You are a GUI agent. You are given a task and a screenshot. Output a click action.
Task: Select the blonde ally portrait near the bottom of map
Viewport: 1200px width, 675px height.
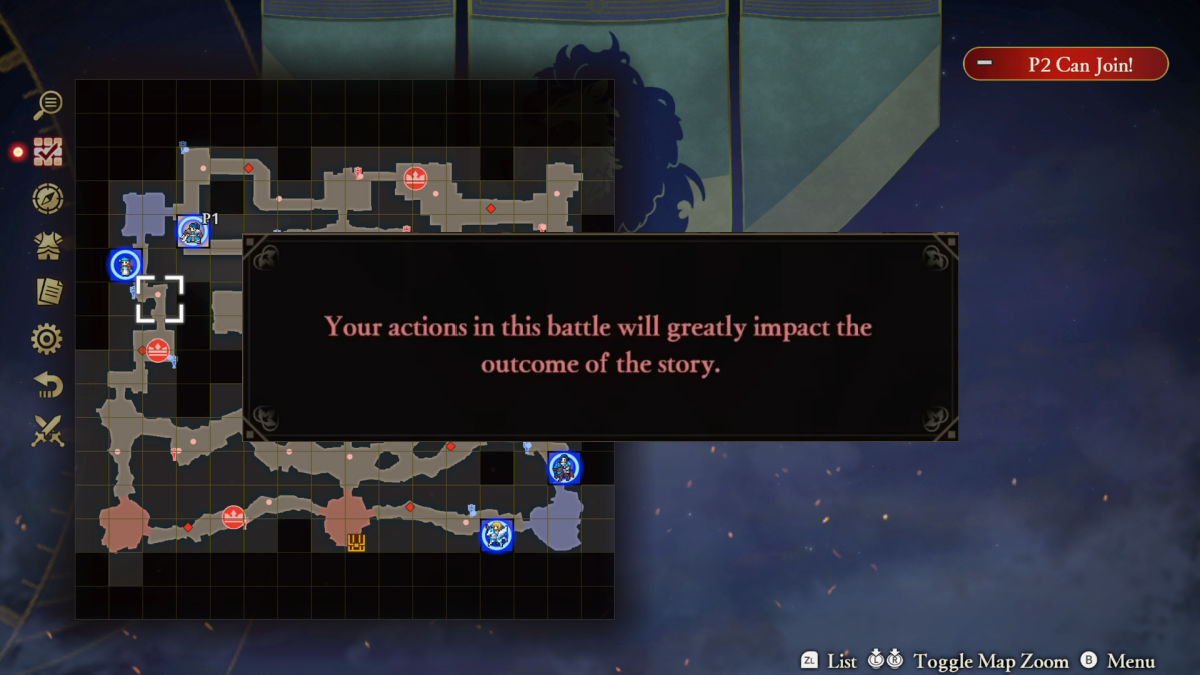(x=496, y=535)
